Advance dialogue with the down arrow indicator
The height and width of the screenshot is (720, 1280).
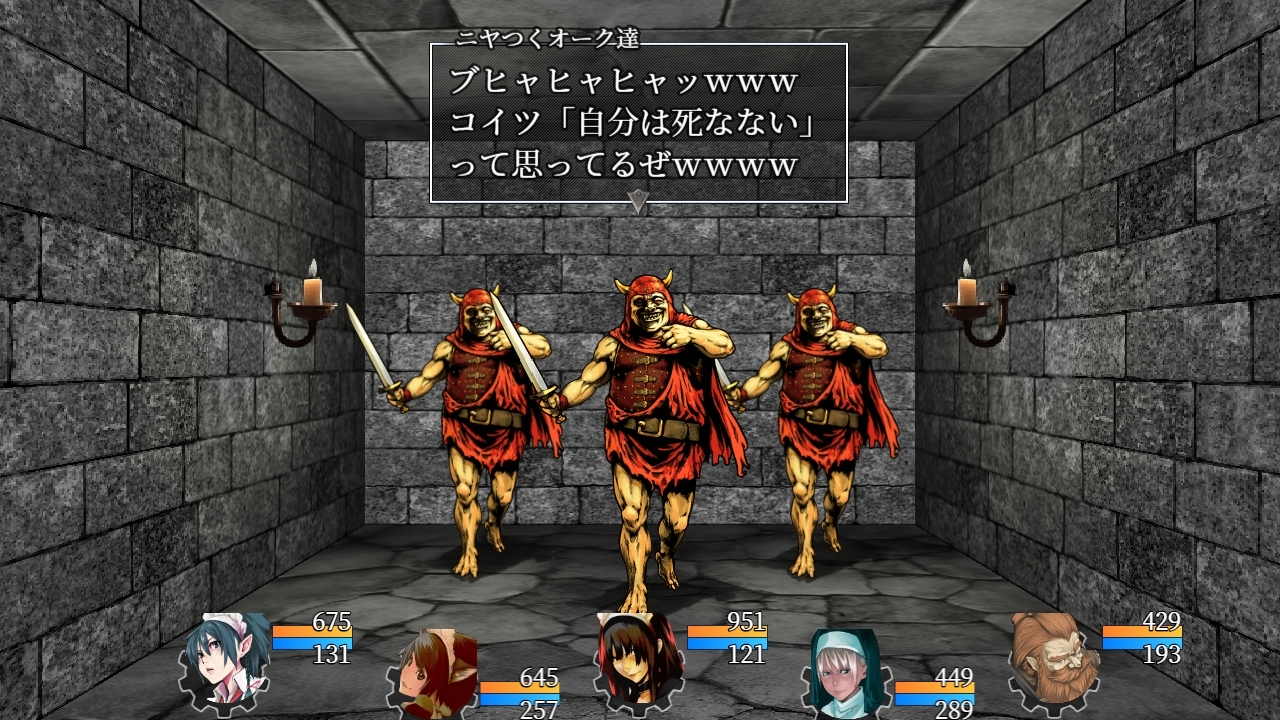[x=638, y=200]
